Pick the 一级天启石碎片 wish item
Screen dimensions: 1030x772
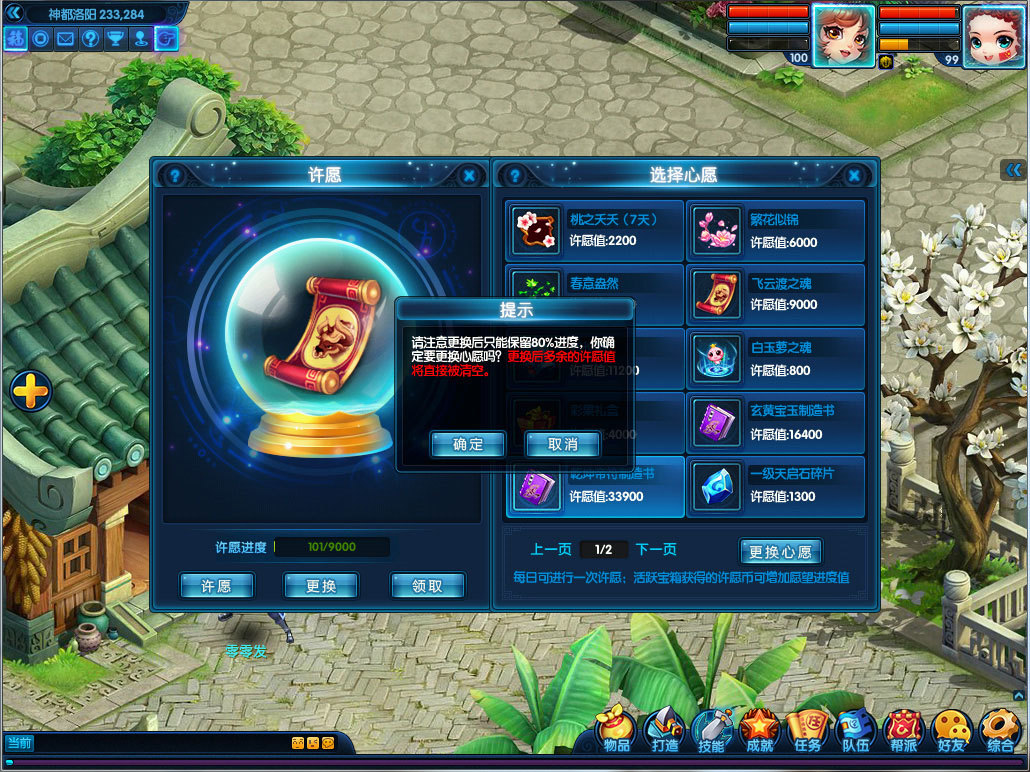tap(775, 485)
